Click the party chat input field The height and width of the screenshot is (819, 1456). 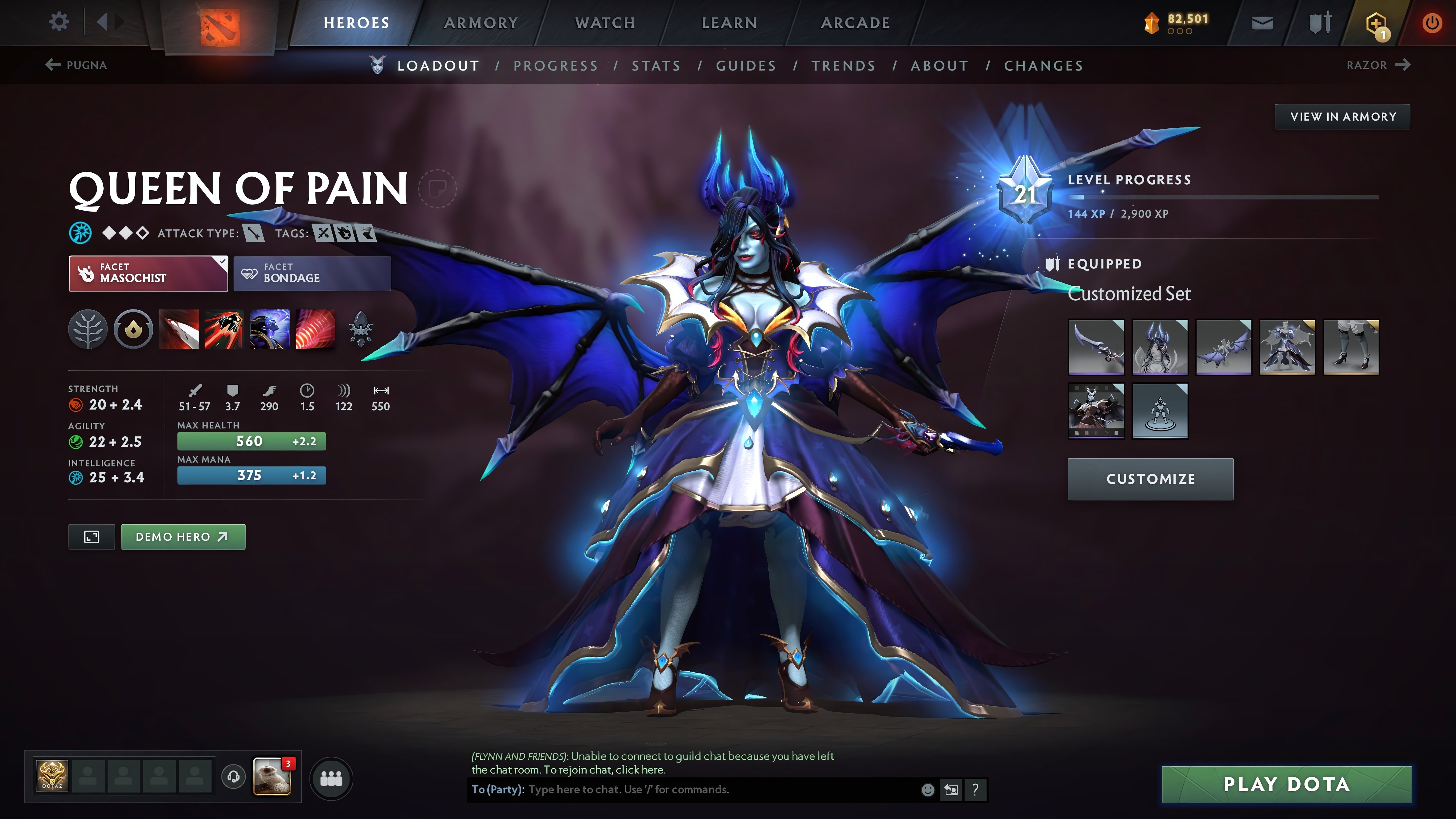(678, 790)
